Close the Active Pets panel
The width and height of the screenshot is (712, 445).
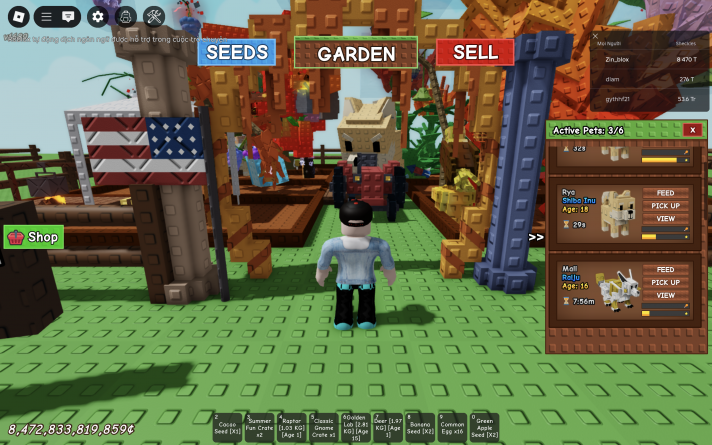(692, 130)
